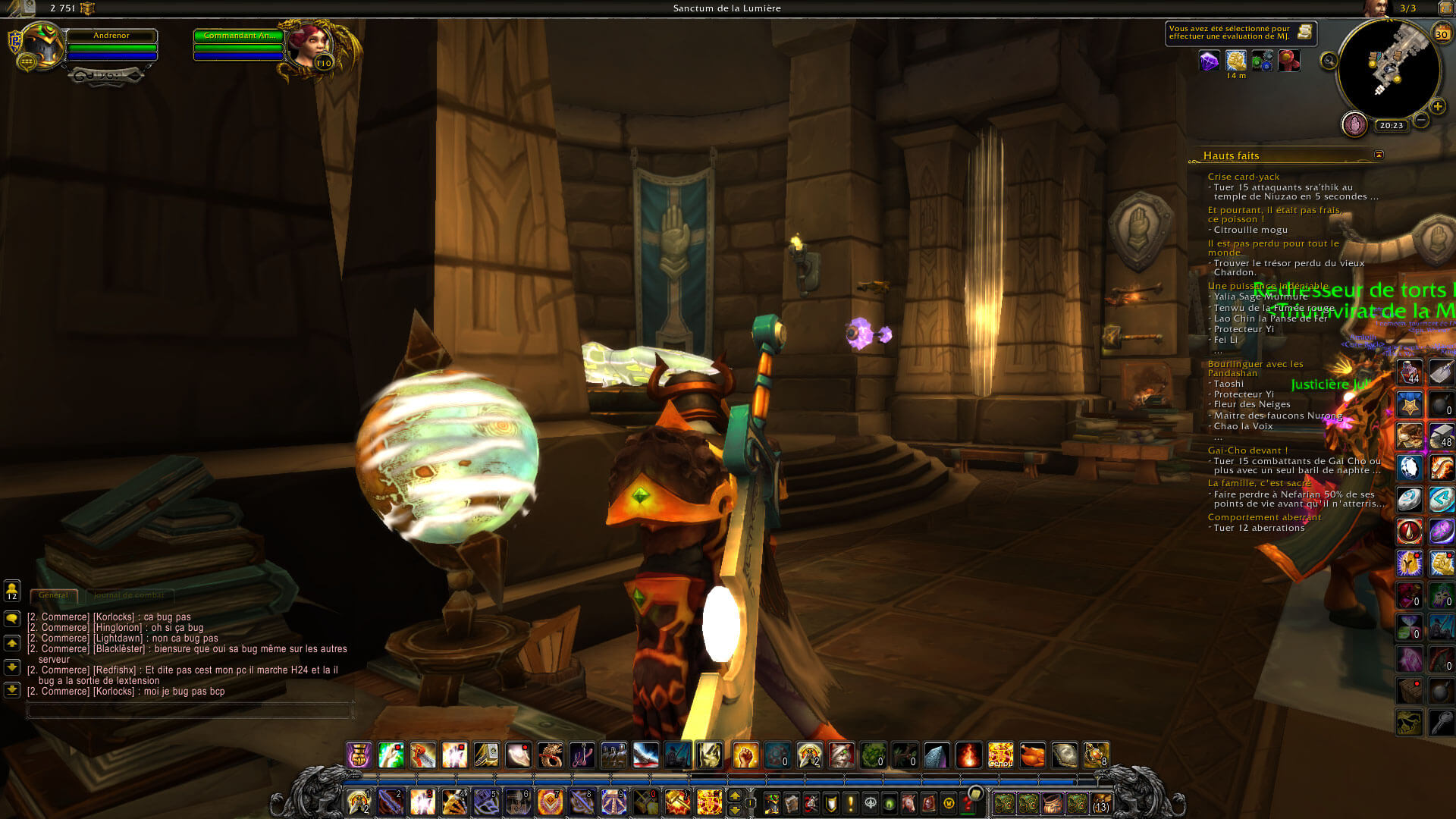
Task: Open the calendar from the minimap
Action: coord(1441,33)
